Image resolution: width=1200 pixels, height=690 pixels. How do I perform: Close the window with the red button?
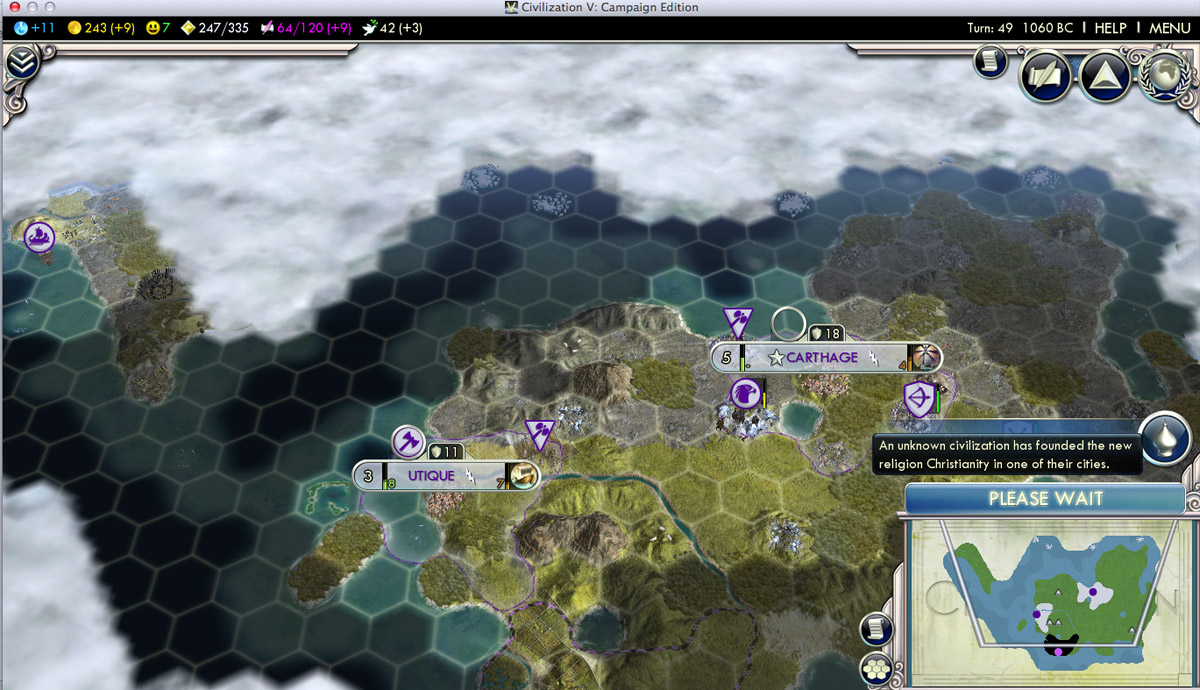click(x=11, y=7)
